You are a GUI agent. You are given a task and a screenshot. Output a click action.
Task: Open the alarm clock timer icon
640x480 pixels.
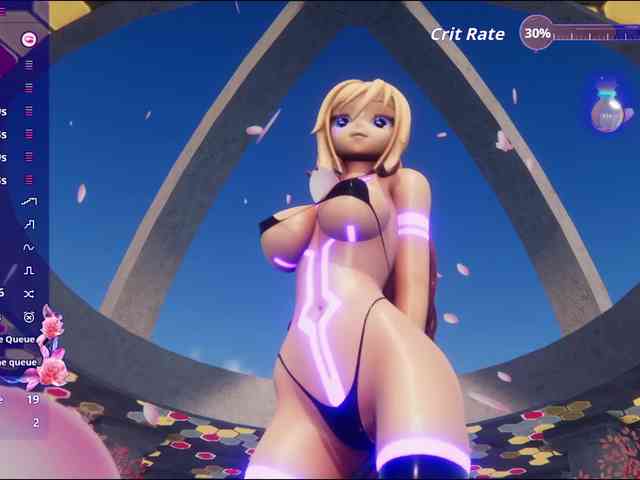(29, 317)
